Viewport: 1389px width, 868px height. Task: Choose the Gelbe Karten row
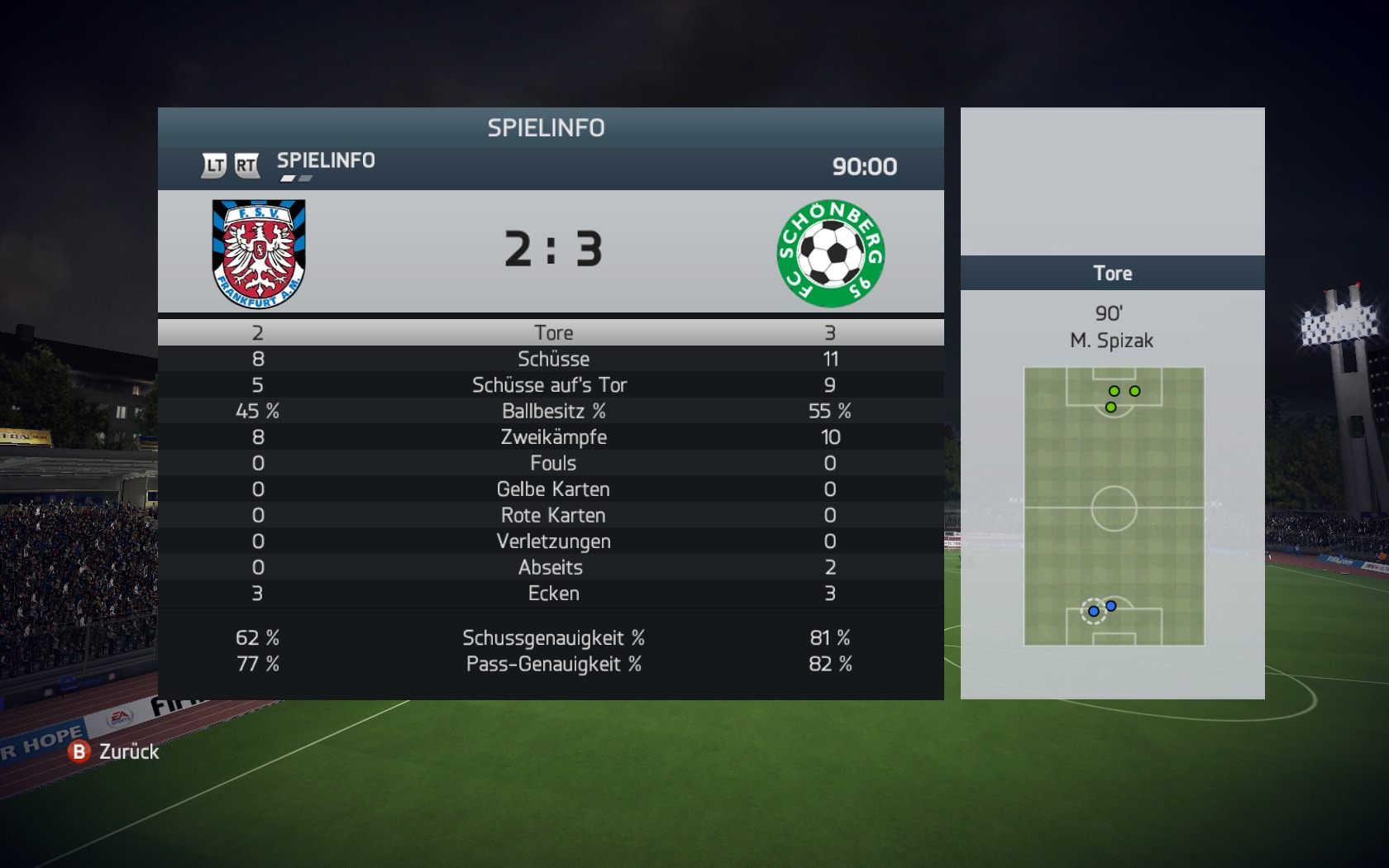(552, 489)
